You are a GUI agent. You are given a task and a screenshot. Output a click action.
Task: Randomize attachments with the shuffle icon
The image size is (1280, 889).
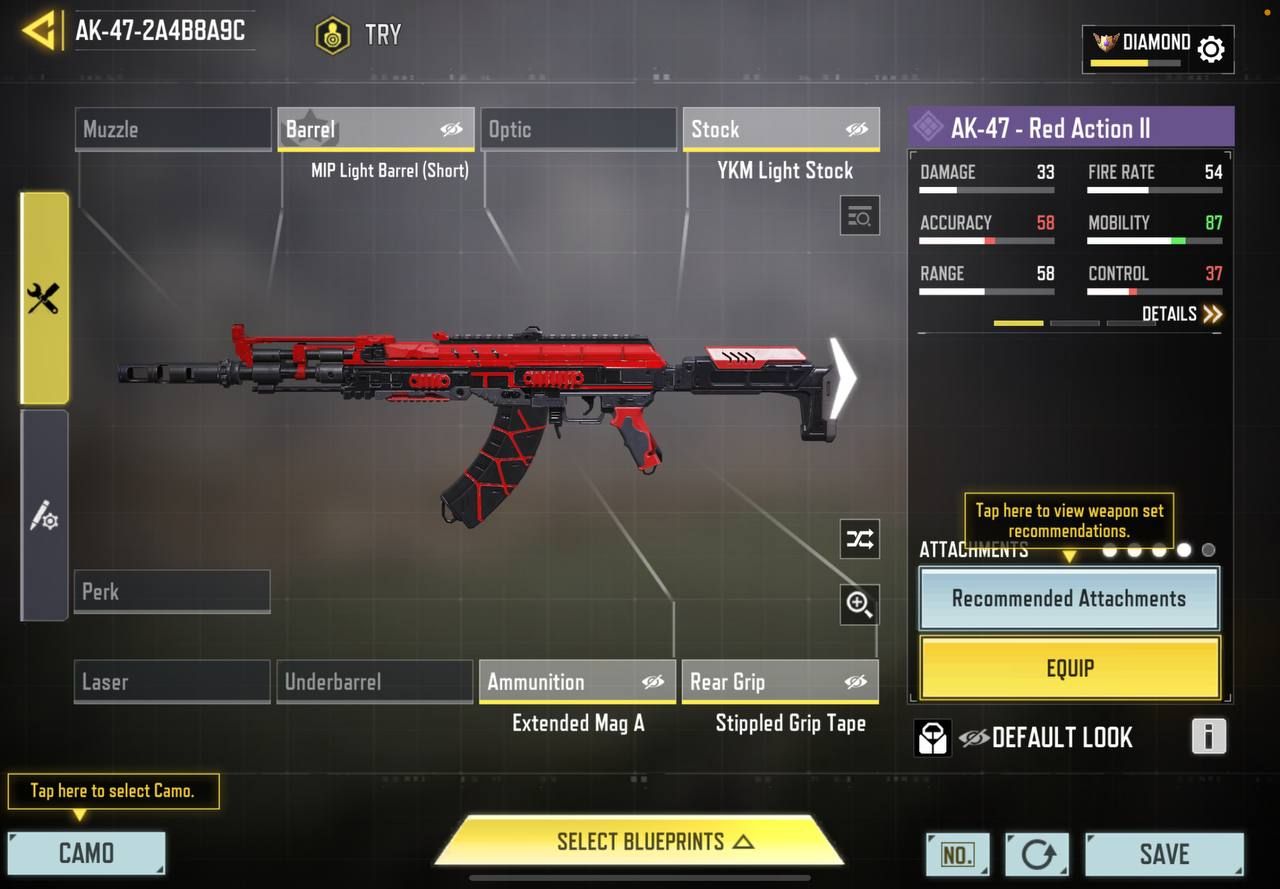[x=859, y=540]
